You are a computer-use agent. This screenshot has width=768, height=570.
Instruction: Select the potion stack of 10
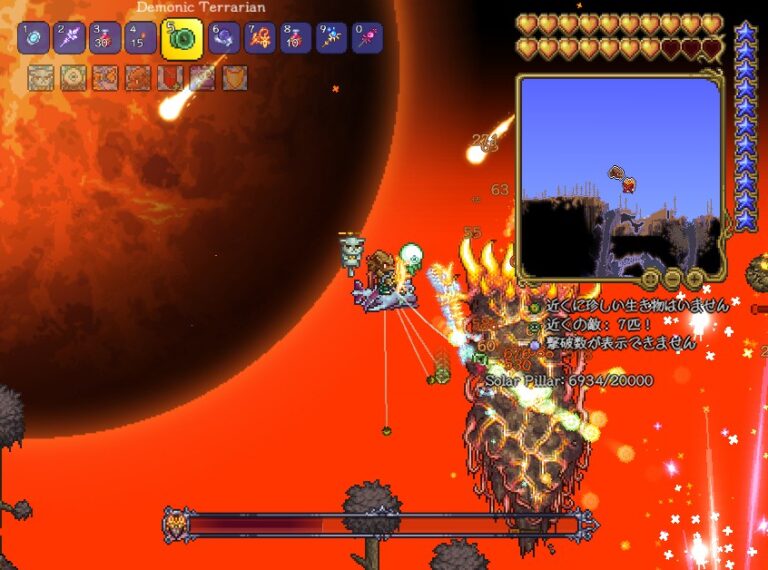pos(296,38)
